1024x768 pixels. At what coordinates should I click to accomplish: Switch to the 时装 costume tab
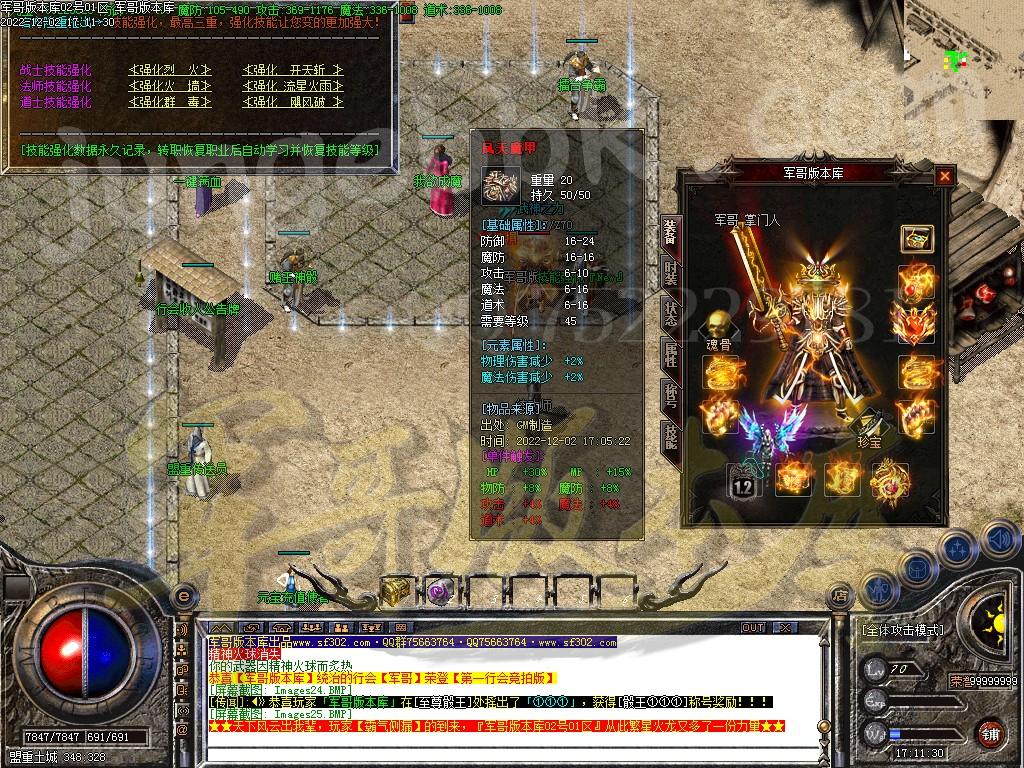pos(670,272)
